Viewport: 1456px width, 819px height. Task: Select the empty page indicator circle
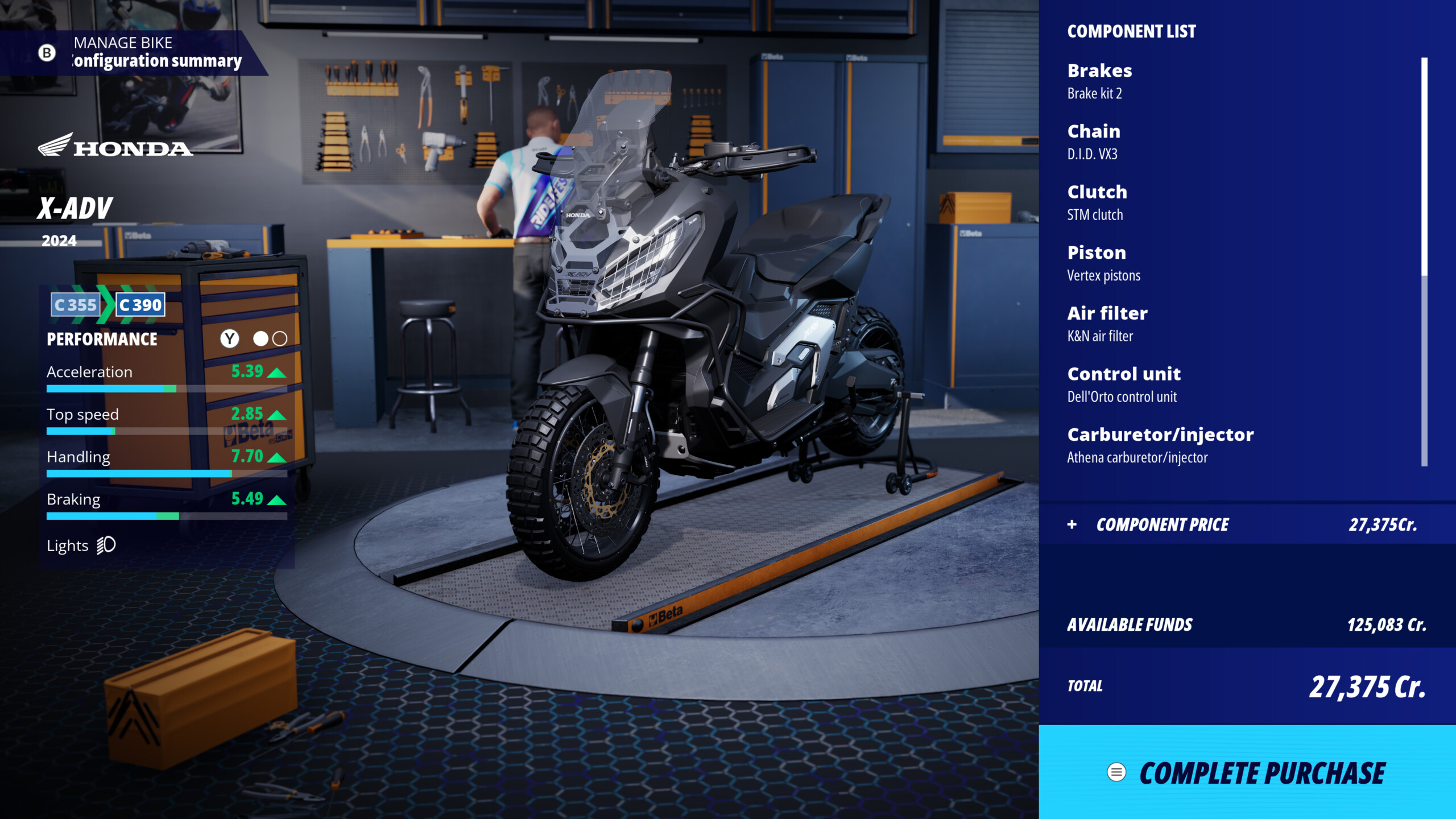click(279, 338)
